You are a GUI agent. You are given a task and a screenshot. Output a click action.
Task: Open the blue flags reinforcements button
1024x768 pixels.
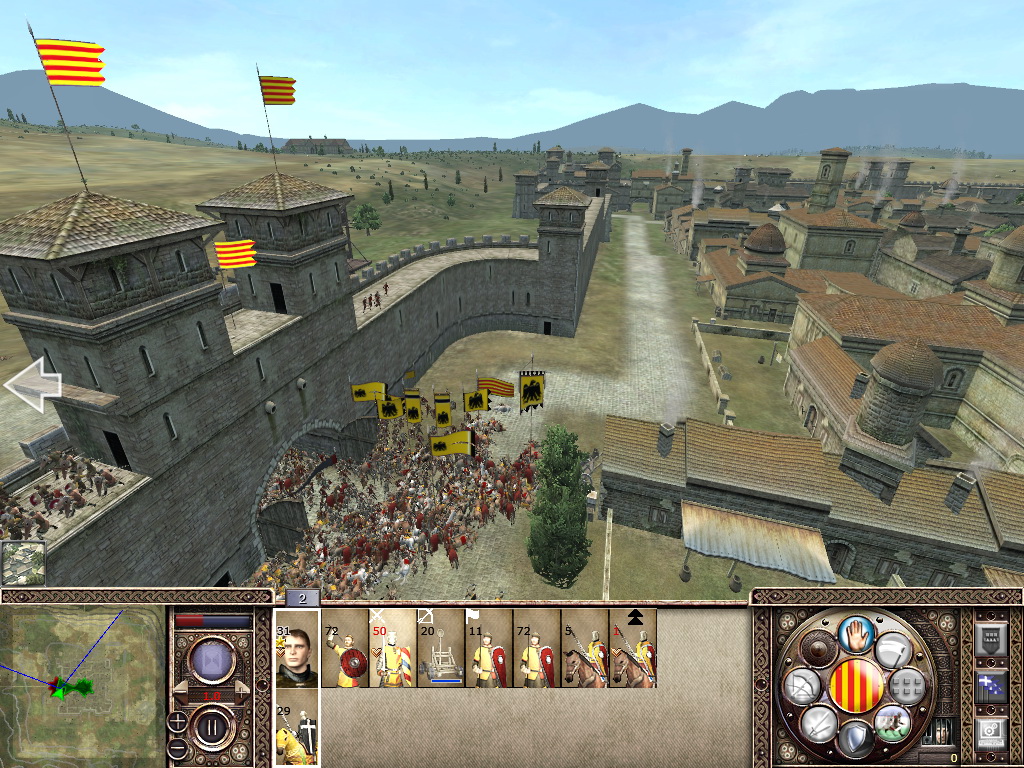990,686
